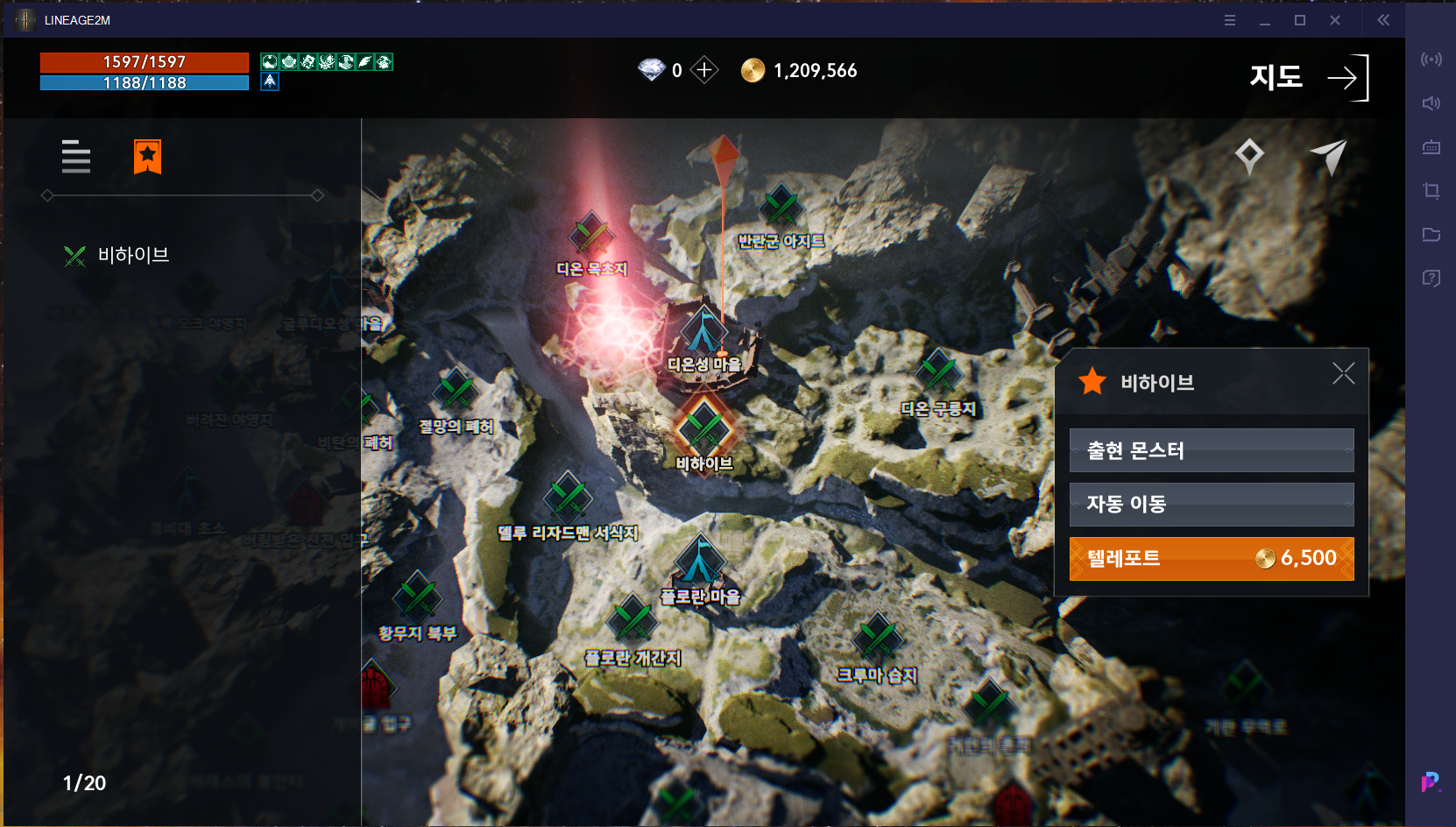Open 출현 몬스터 monster list

pos(1211,450)
